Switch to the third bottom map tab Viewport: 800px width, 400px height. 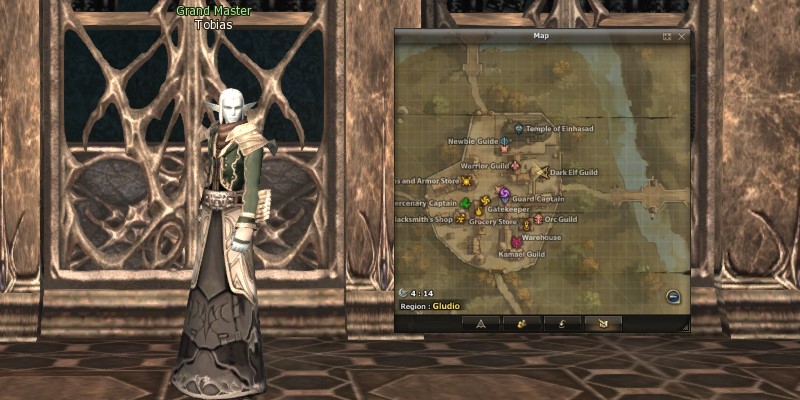click(x=561, y=323)
